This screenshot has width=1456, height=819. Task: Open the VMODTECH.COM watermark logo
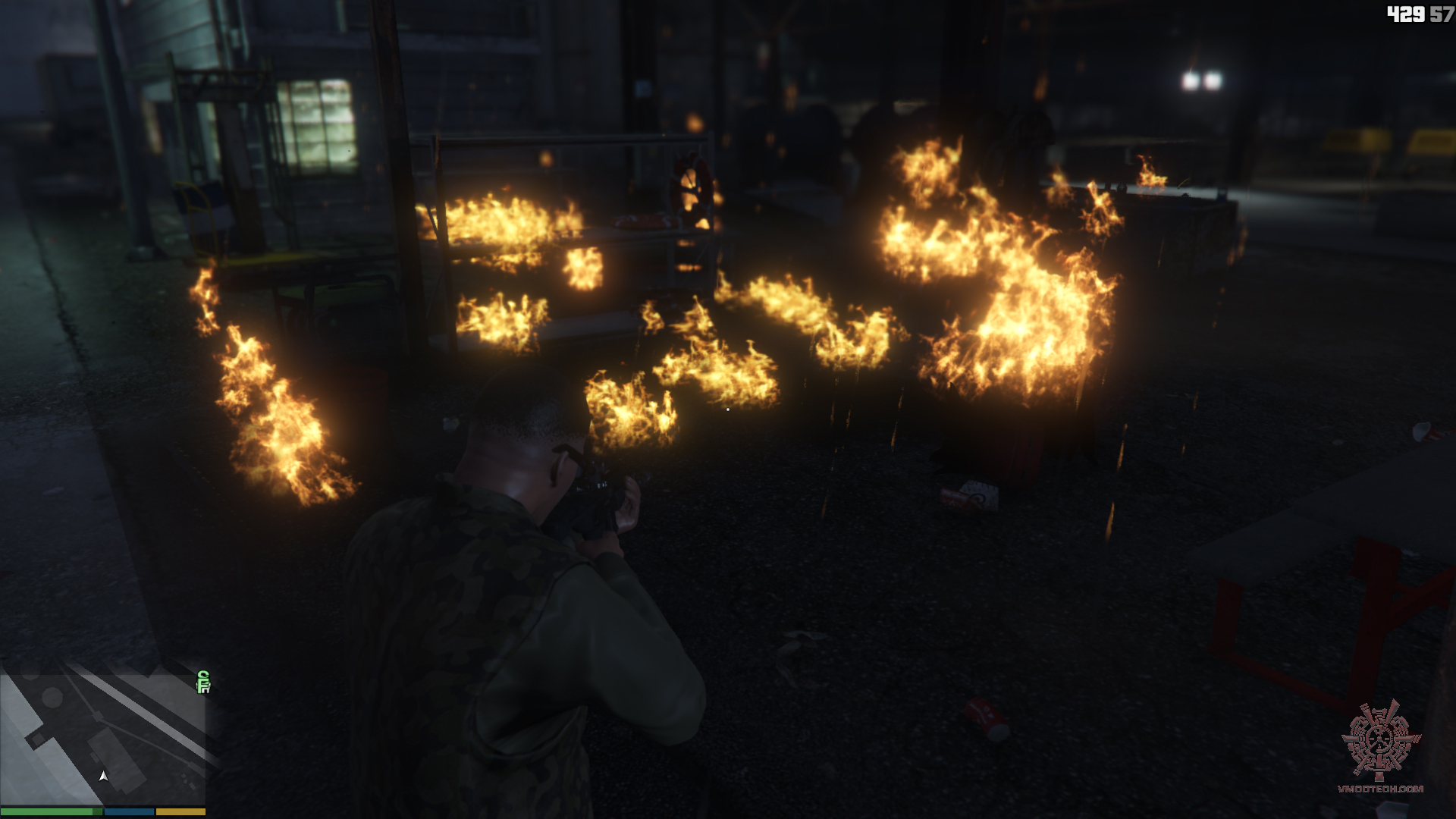1379,747
